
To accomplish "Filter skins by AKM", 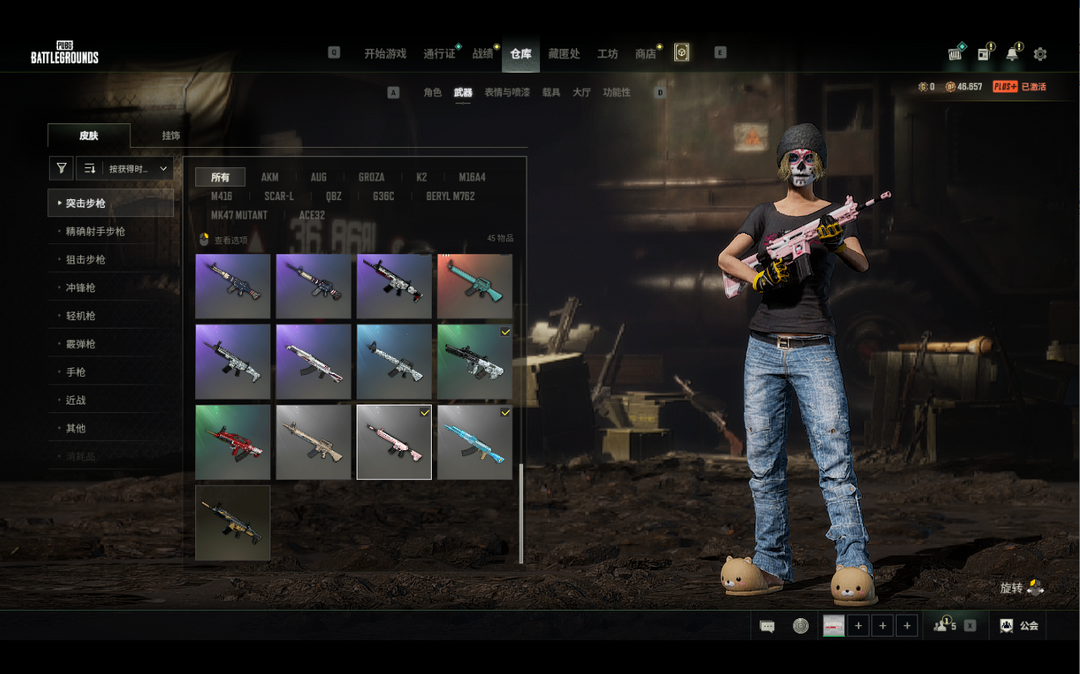I will point(270,178).
